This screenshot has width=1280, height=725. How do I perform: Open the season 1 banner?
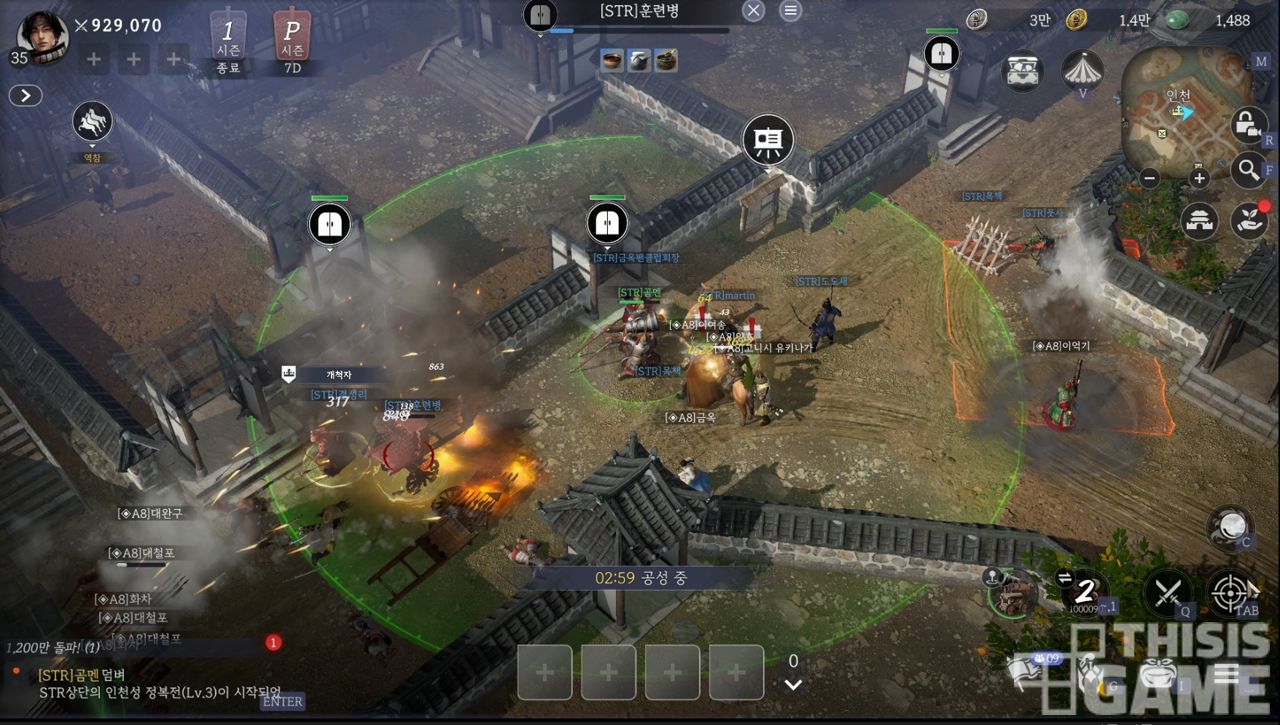[228, 42]
